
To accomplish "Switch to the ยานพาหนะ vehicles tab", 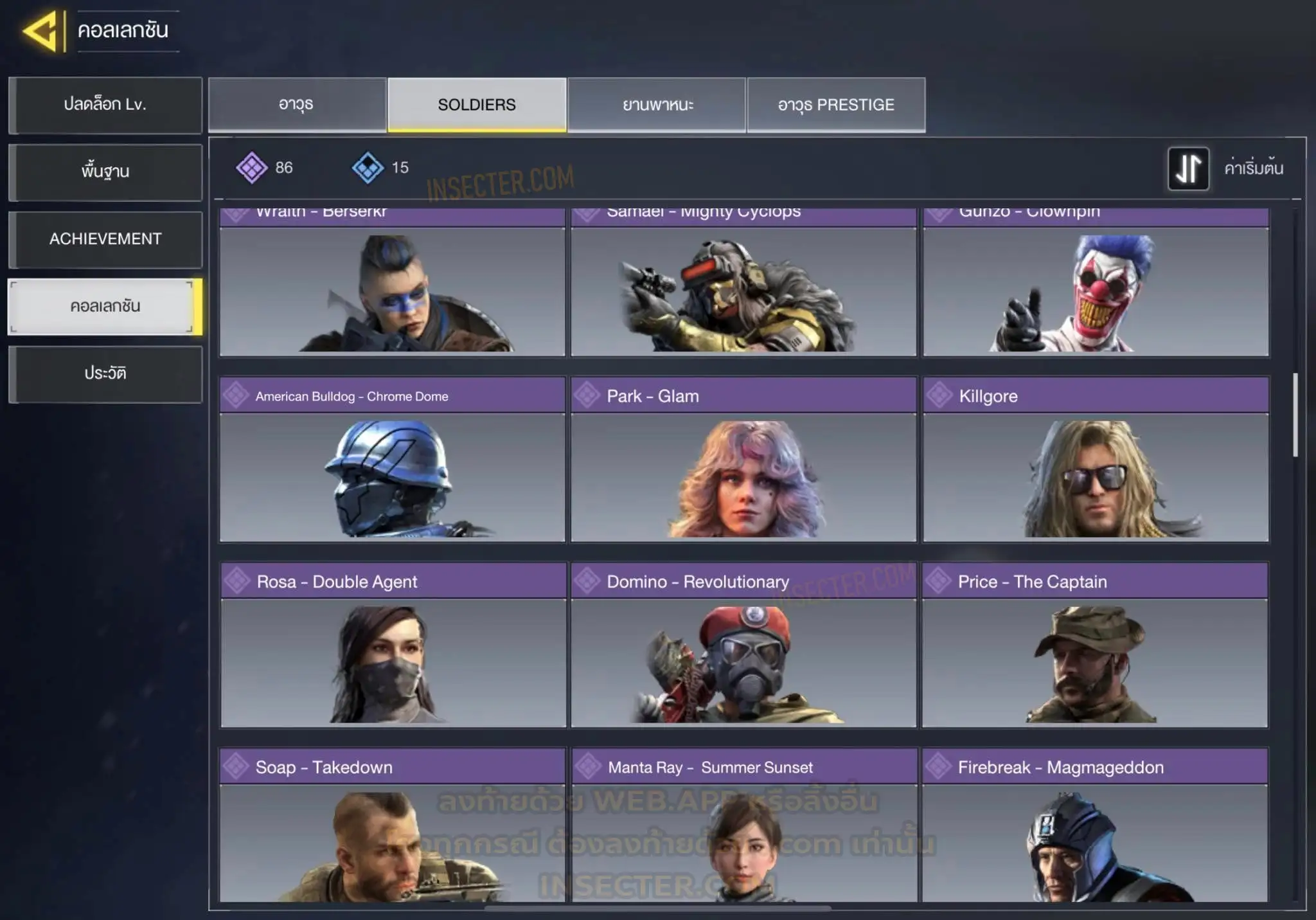I will pyautogui.click(x=657, y=105).
